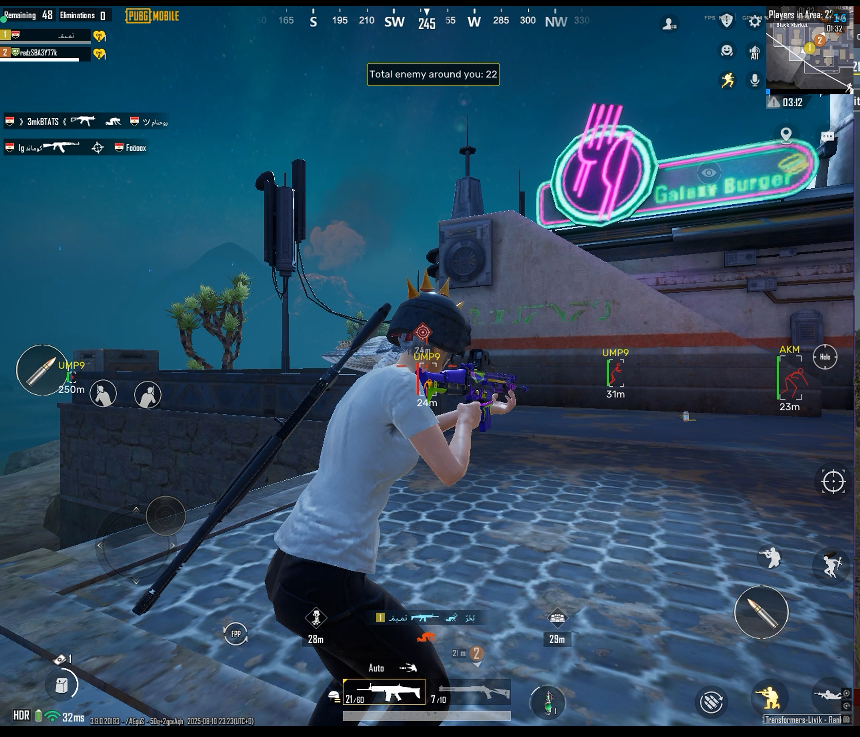860x737 pixels.
Task: Reload the weapon with the bullets icon
Action: pos(712,702)
